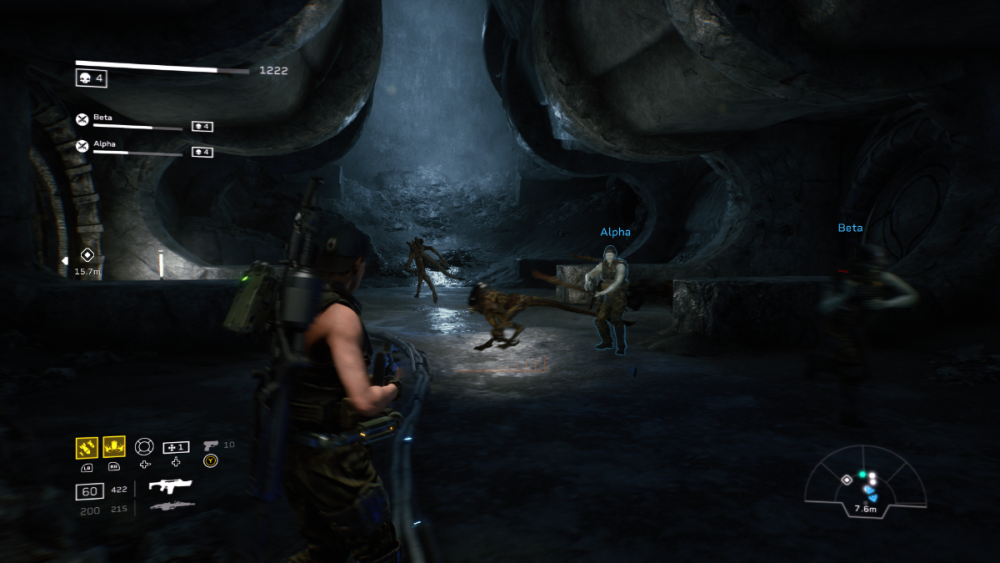Use the medkit slot showing 1
This screenshot has height=563, width=1000.
click(176, 446)
